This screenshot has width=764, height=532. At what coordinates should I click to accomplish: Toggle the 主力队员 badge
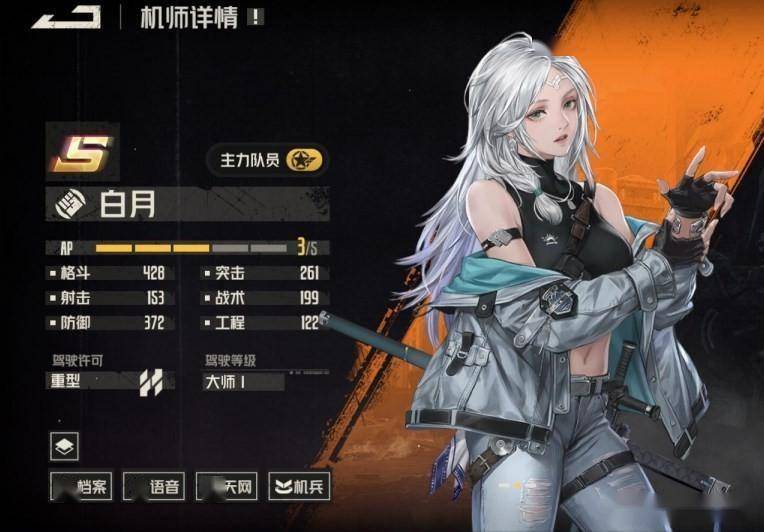tap(267, 158)
